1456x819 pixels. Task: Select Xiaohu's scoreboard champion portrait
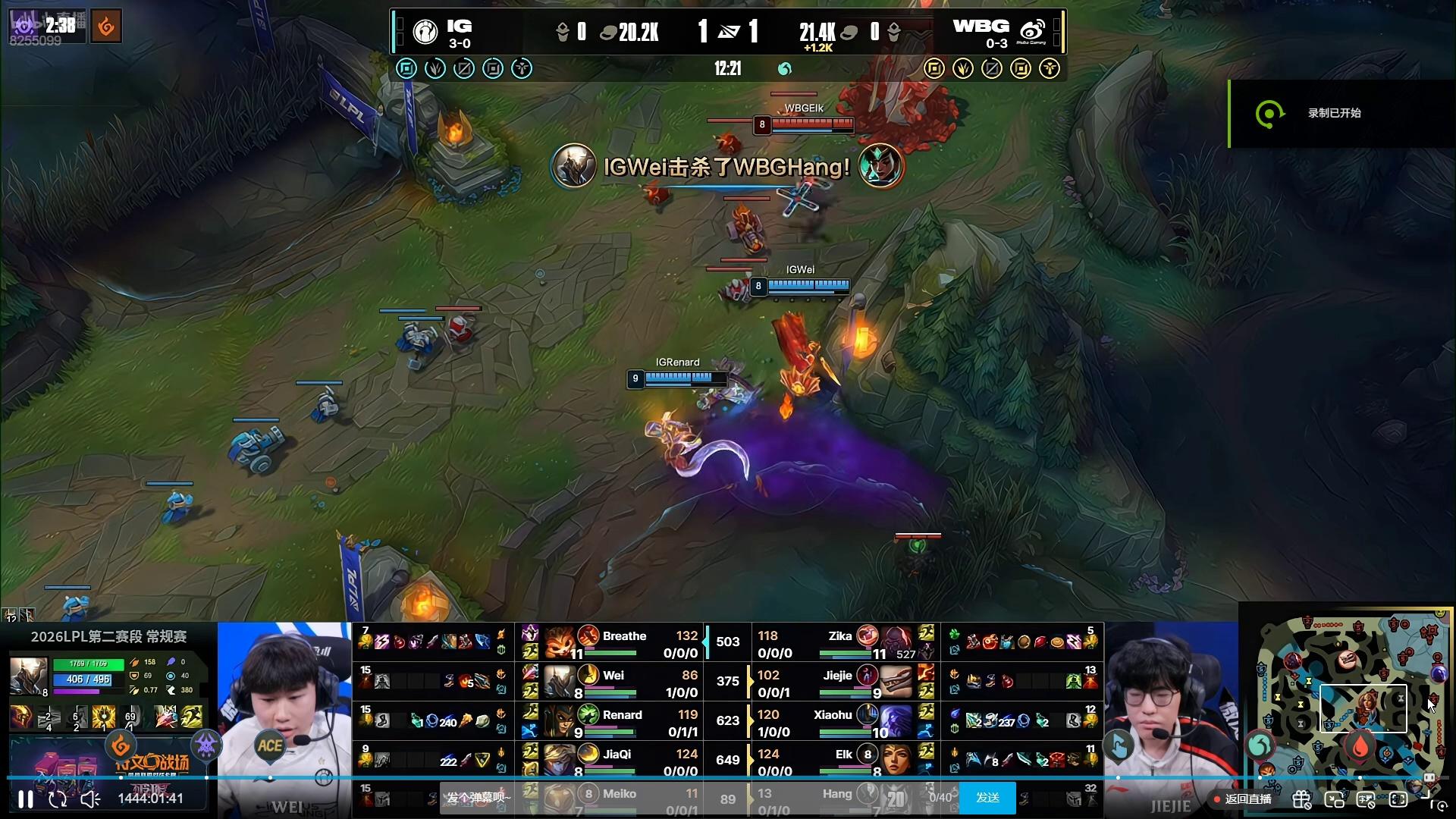[x=896, y=721]
